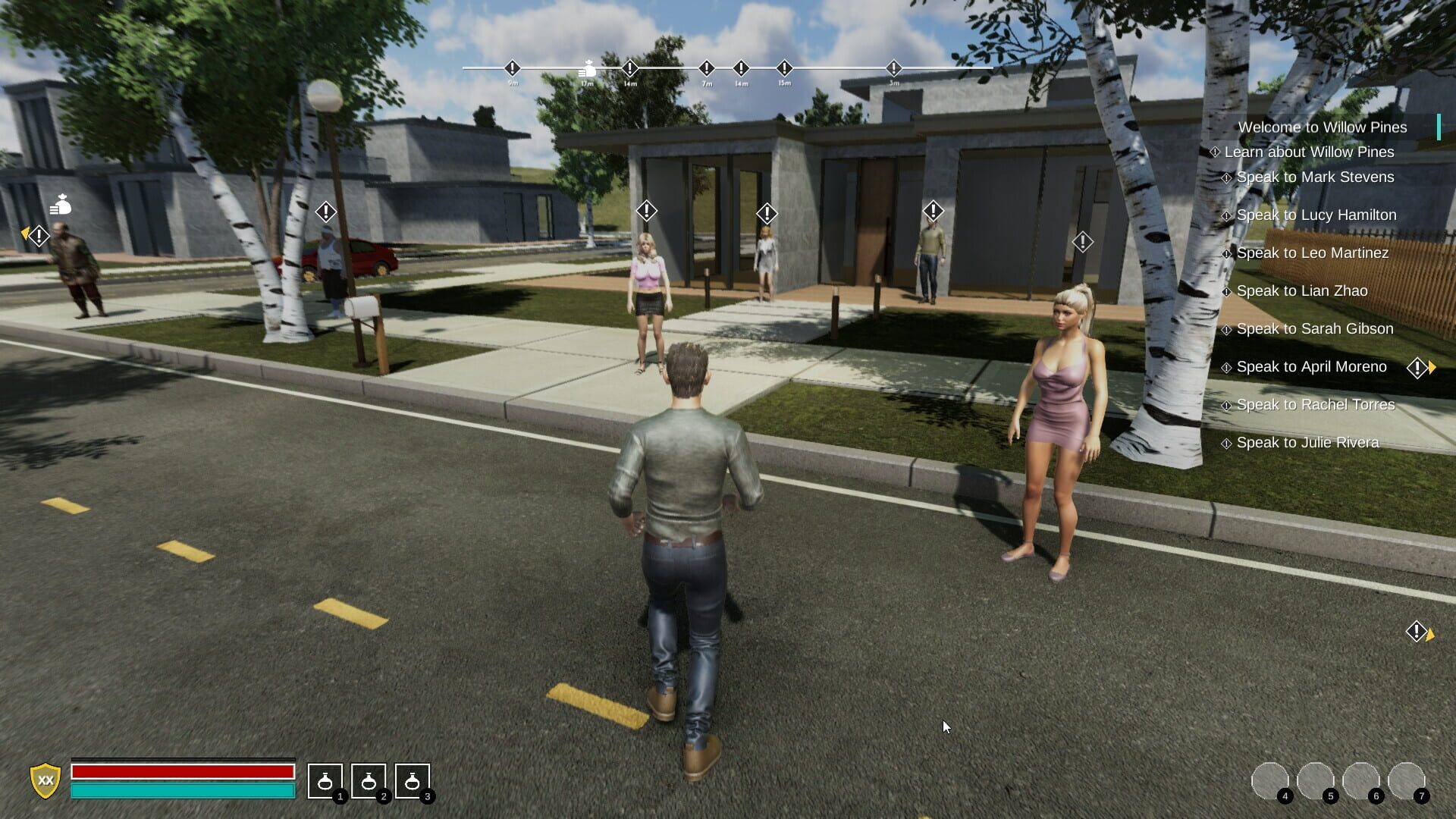Toggle the diamond marker beside Learn about Willow Pines

pyautogui.click(x=1215, y=152)
